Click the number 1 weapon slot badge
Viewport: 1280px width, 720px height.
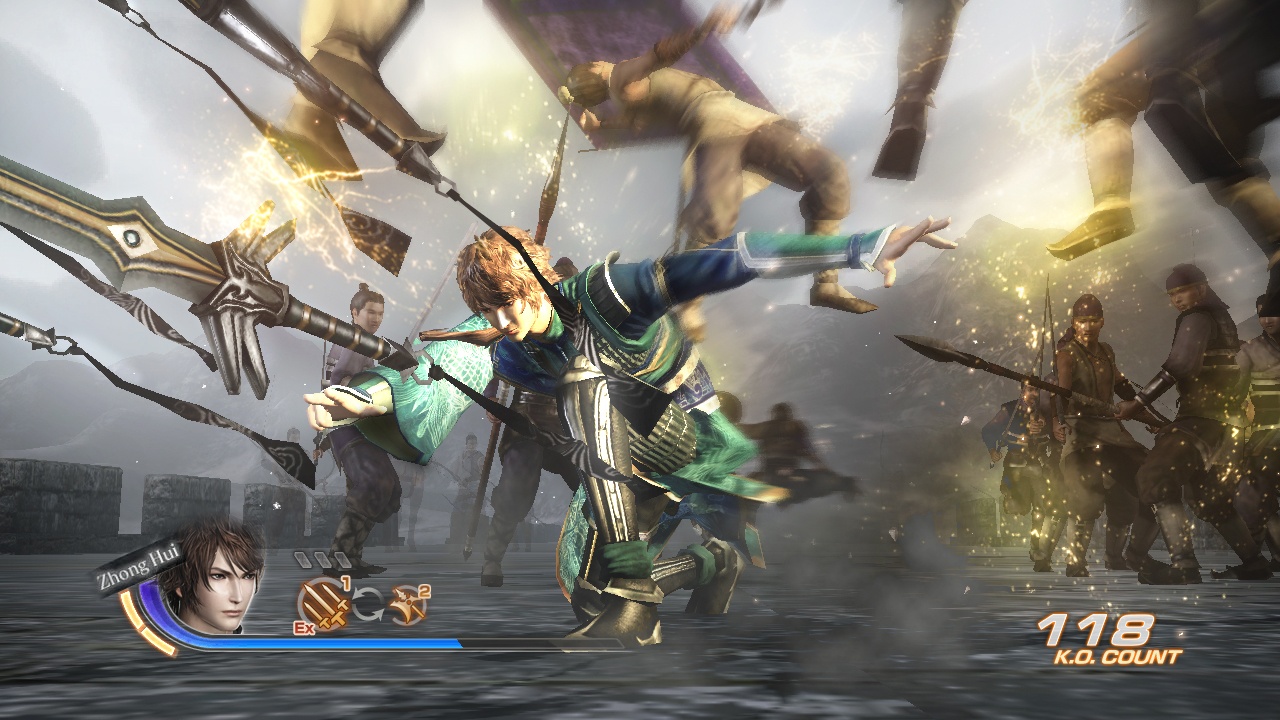pyautogui.click(x=346, y=583)
